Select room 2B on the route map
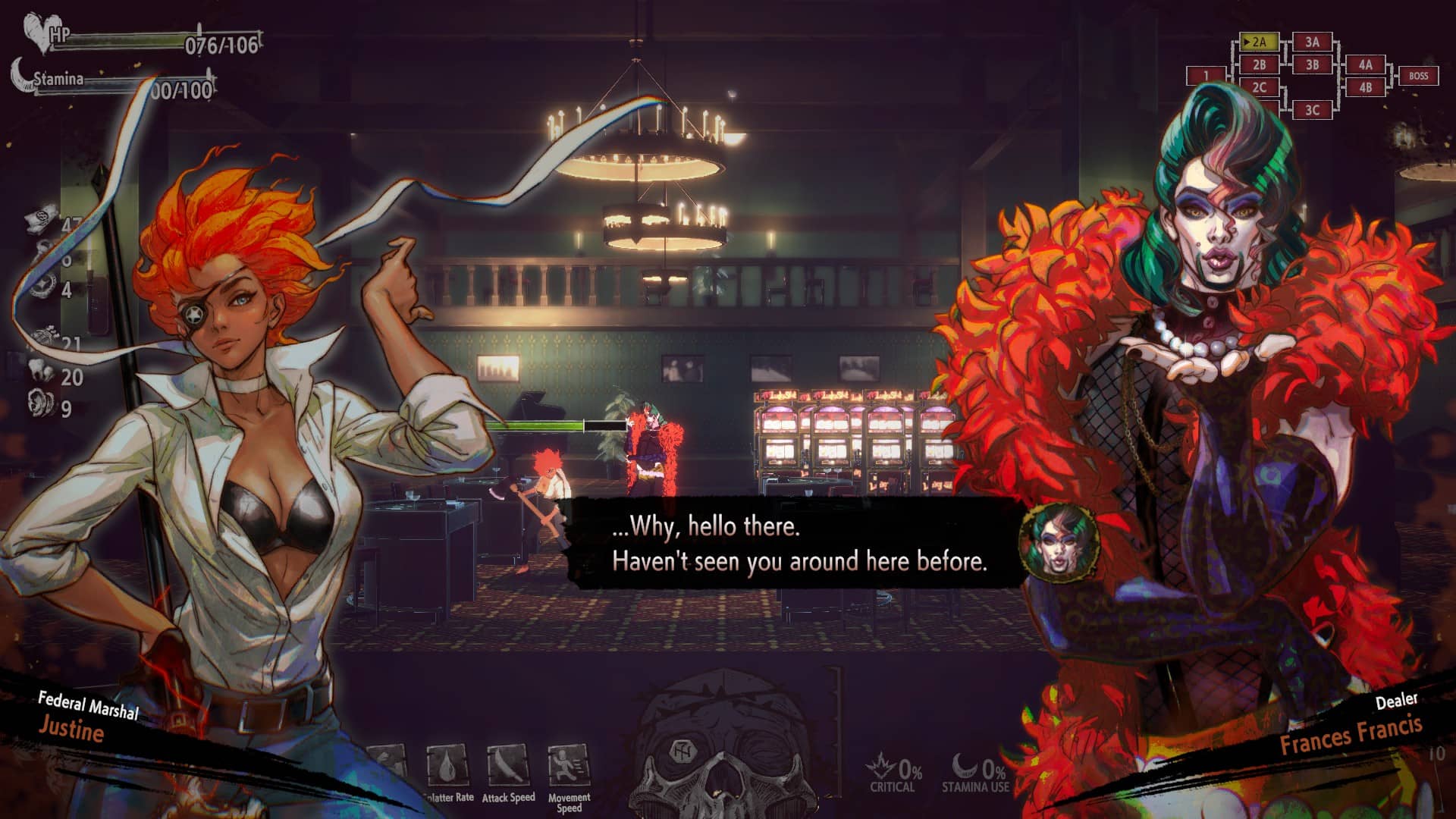The width and height of the screenshot is (1456, 819). point(1259,65)
